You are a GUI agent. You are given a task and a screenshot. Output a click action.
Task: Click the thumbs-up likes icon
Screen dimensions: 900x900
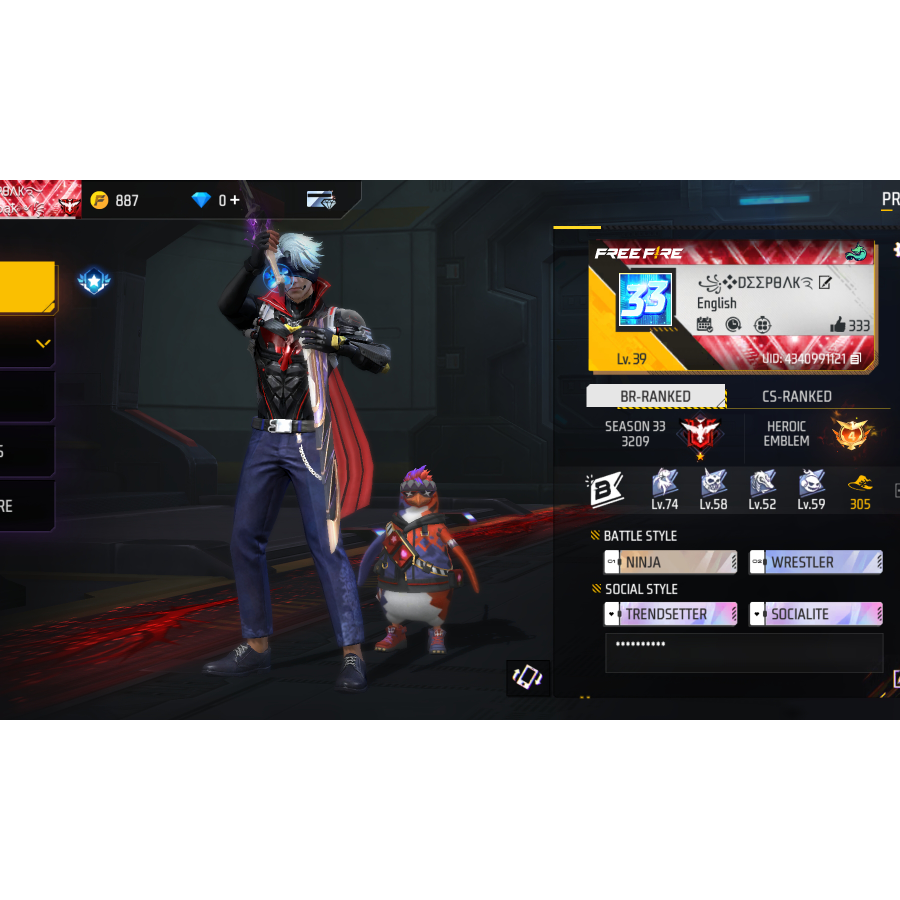(x=837, y=325)
